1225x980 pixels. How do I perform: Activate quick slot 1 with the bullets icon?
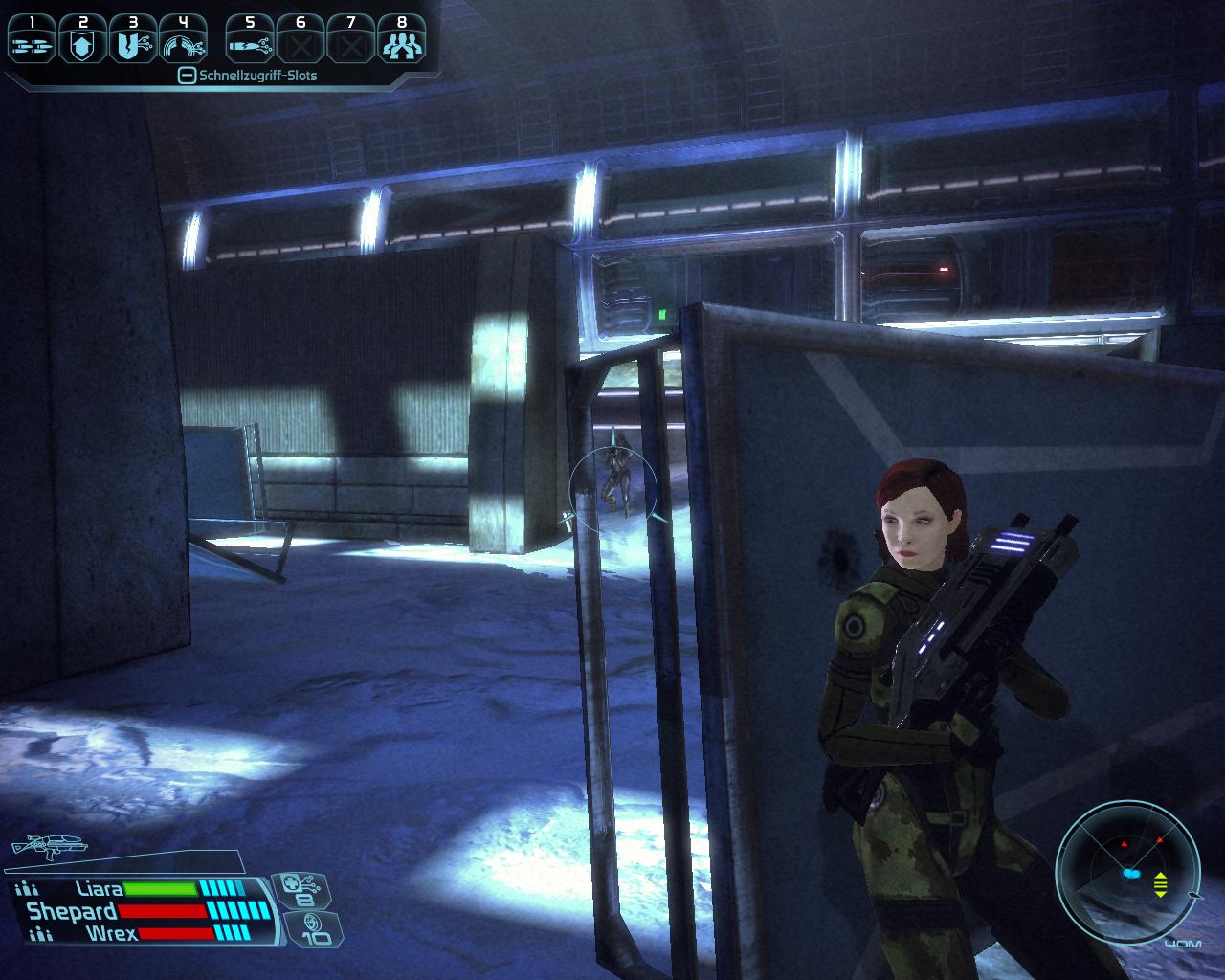tap(33, 43)
